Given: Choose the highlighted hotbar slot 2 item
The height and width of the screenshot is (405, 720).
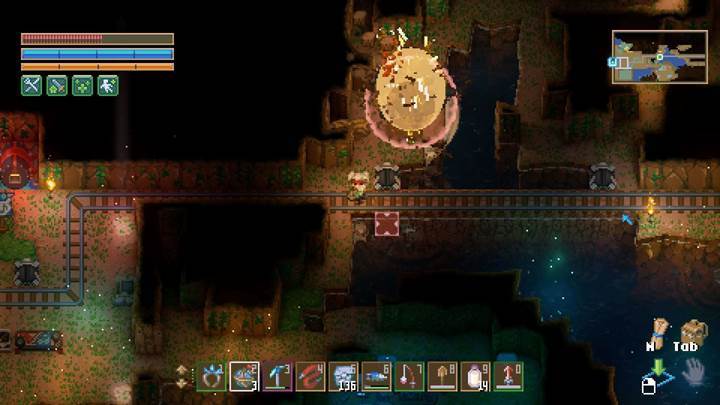Looking at the screenshot, I should [245, 376].
